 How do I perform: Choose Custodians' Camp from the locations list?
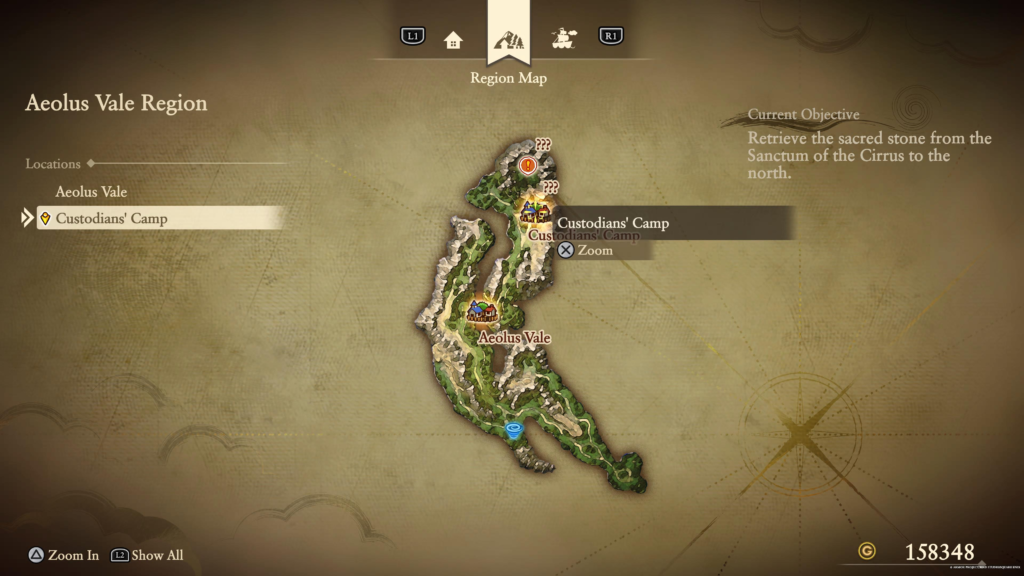111,218
